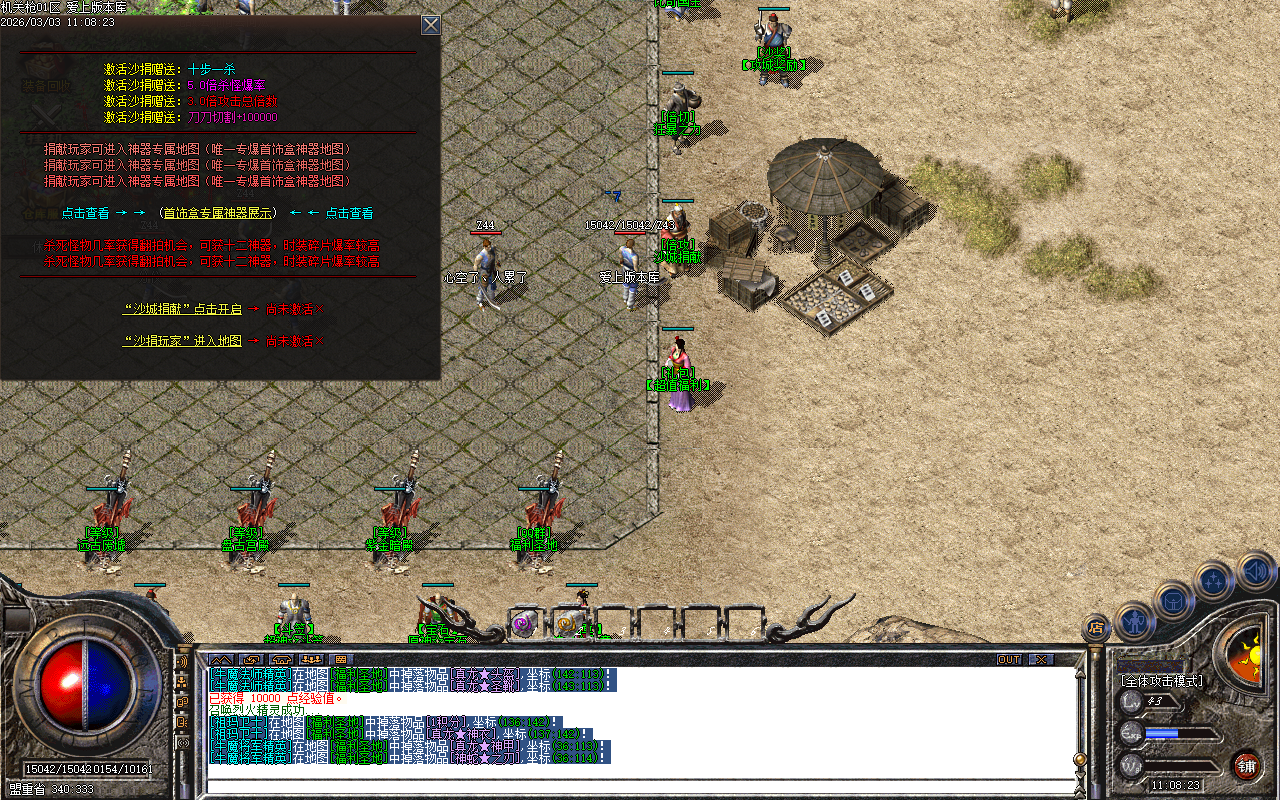The image size is (1280, 800).
Task: Click the team chat icon on the chat toolbar
Action: (x=313, y=659)
